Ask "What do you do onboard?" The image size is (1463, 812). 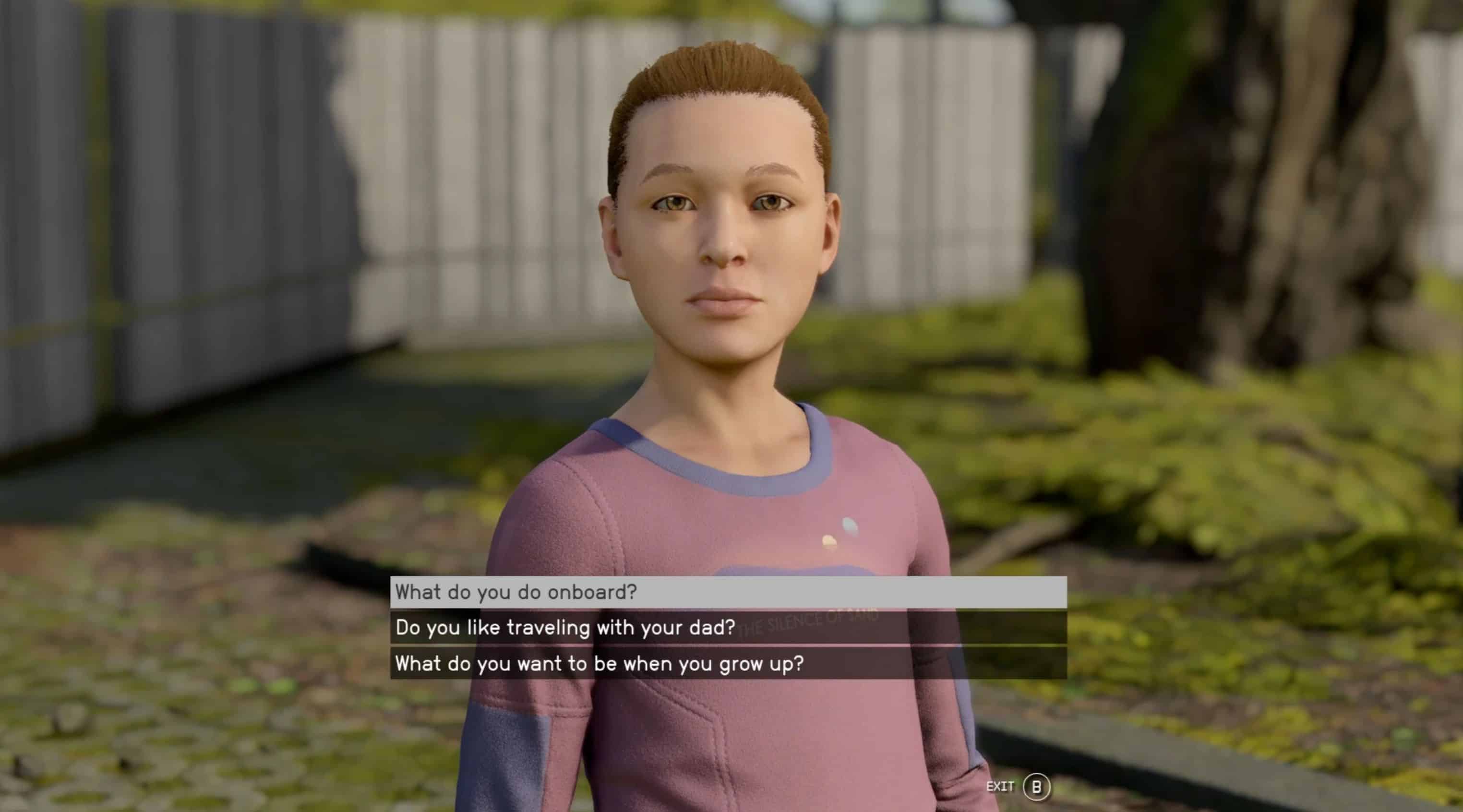pyautogui.click(x=728, y=592)
